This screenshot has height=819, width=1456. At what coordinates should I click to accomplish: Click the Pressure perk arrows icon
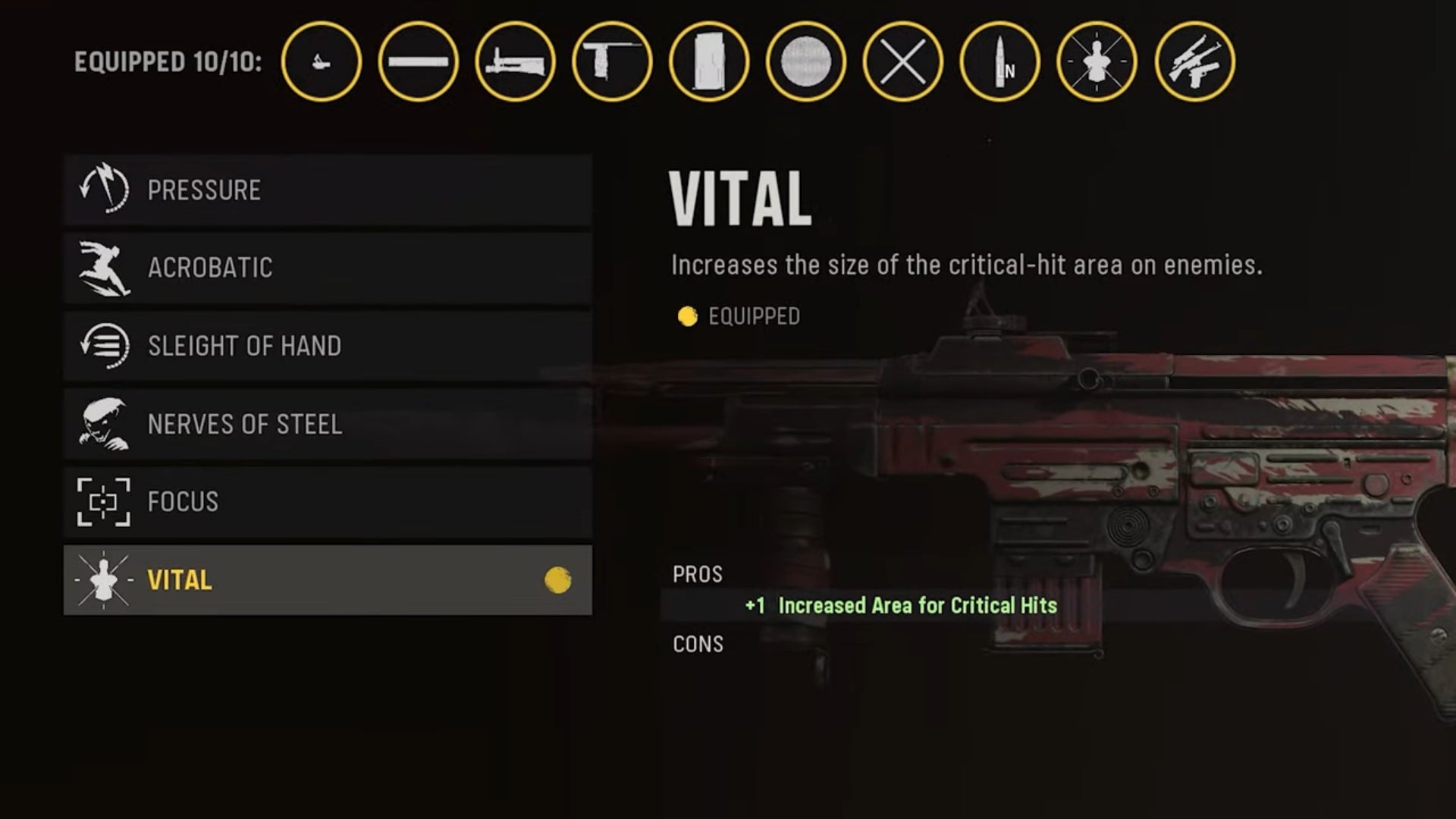(104, 189)
